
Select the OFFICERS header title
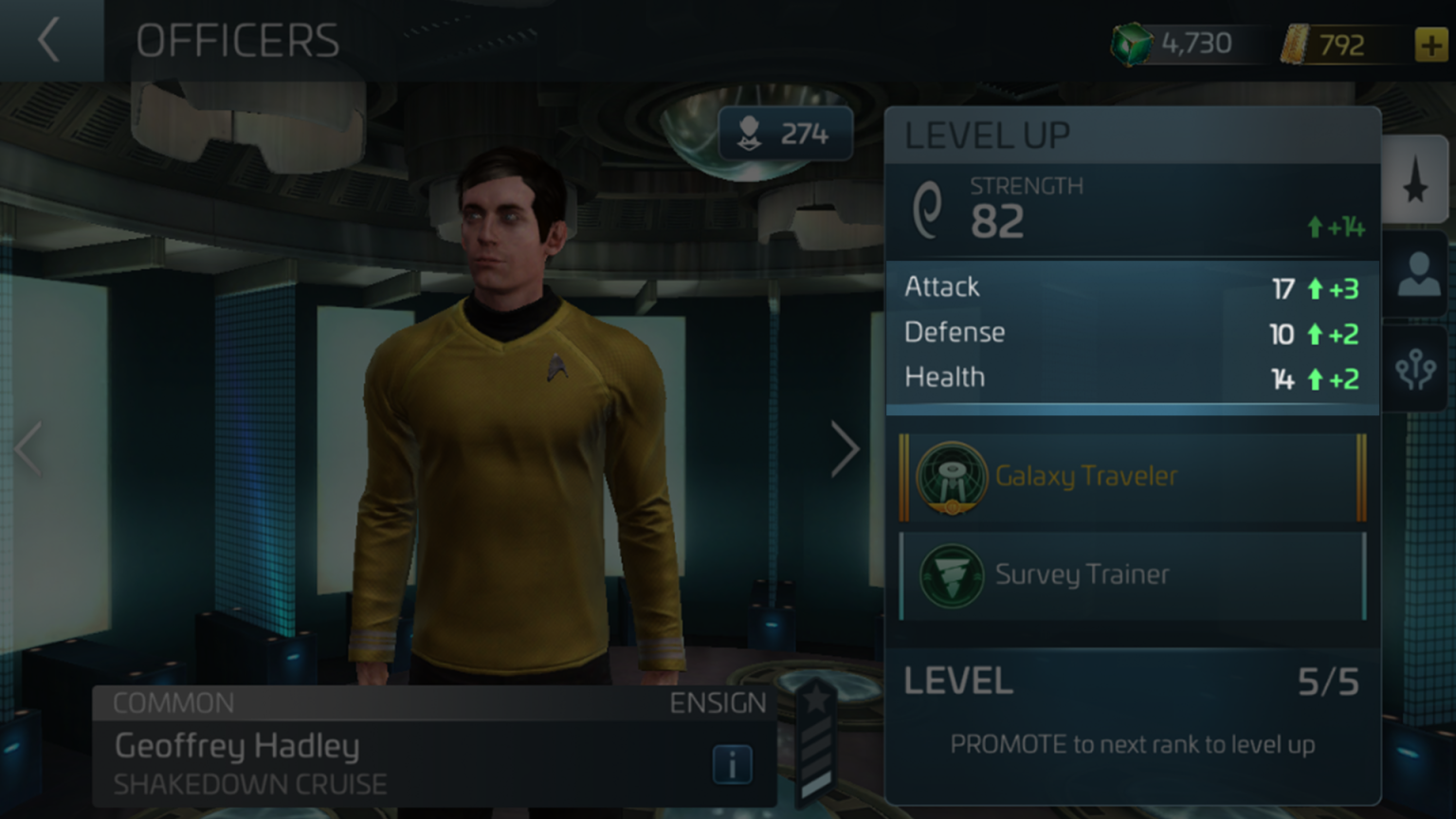coord(237,40)
